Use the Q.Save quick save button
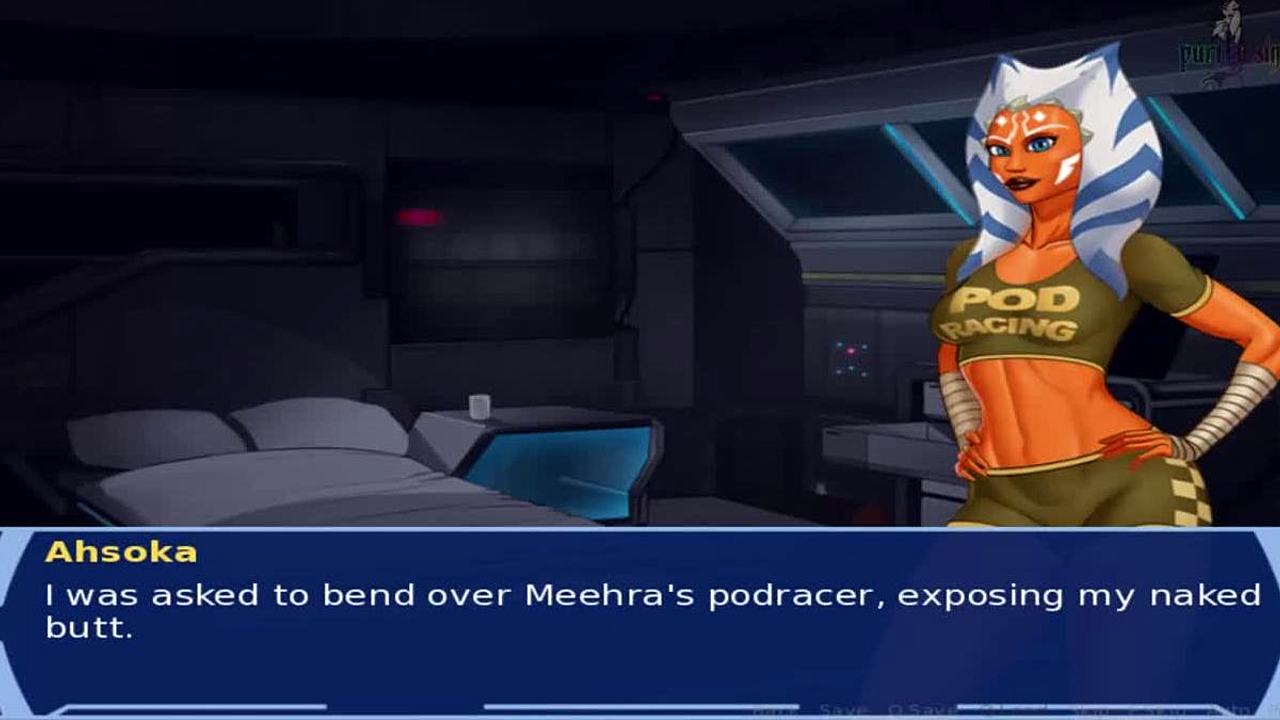Image resolution: width=1280 pixels, height=720 pixels. point(921,709)
